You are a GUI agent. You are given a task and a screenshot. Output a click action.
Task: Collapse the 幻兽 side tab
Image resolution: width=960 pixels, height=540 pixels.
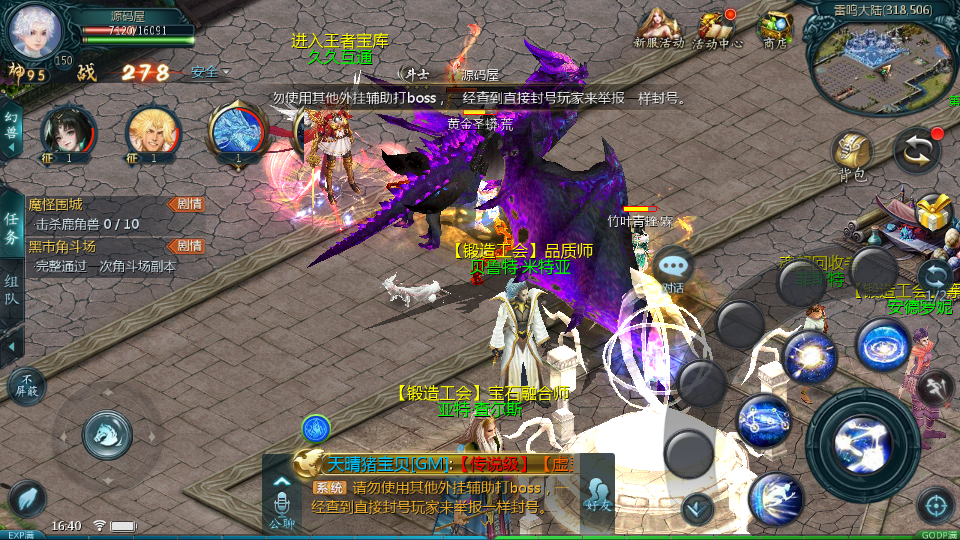12,131
